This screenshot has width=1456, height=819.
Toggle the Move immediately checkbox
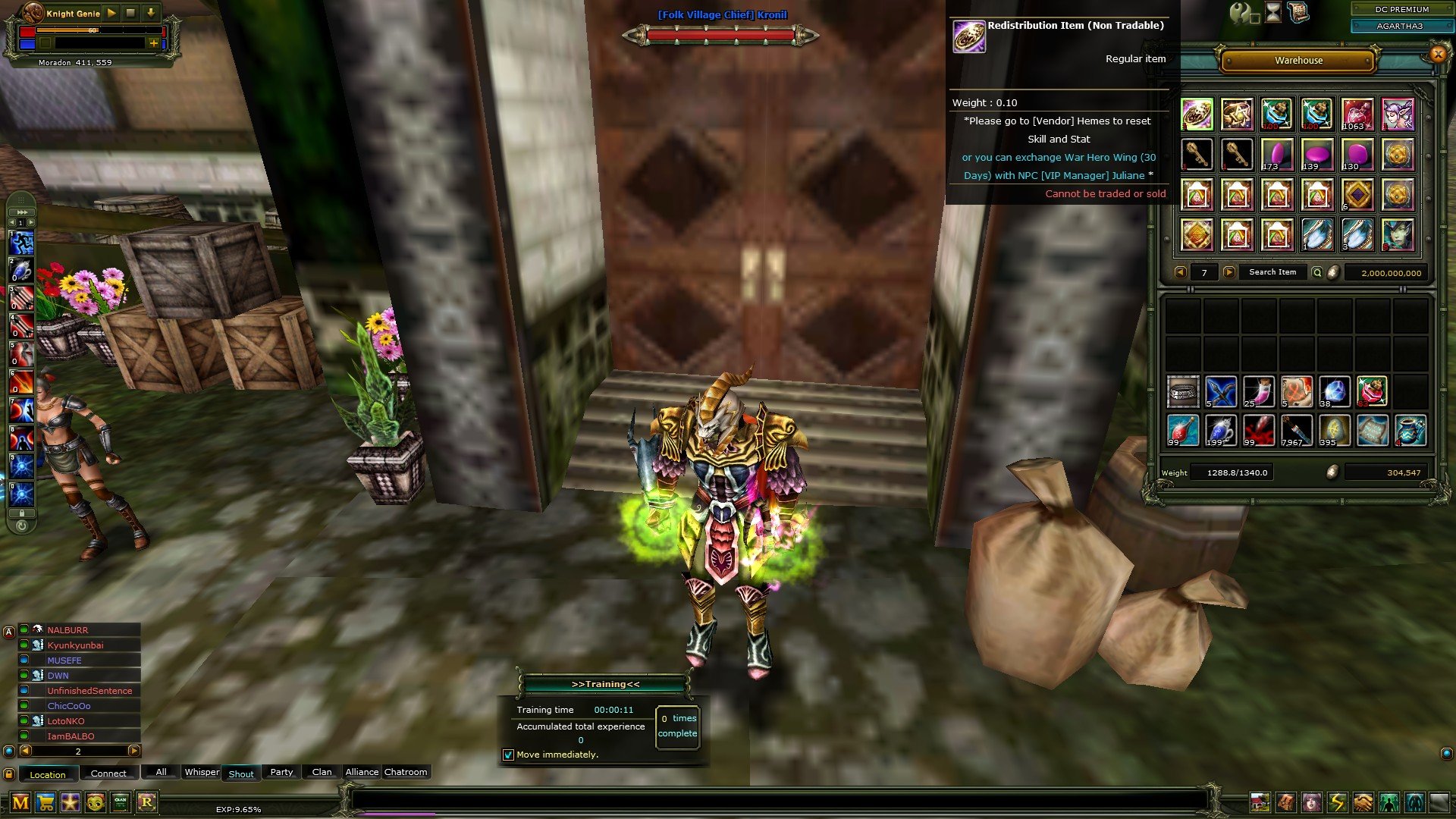click(509, 755)
